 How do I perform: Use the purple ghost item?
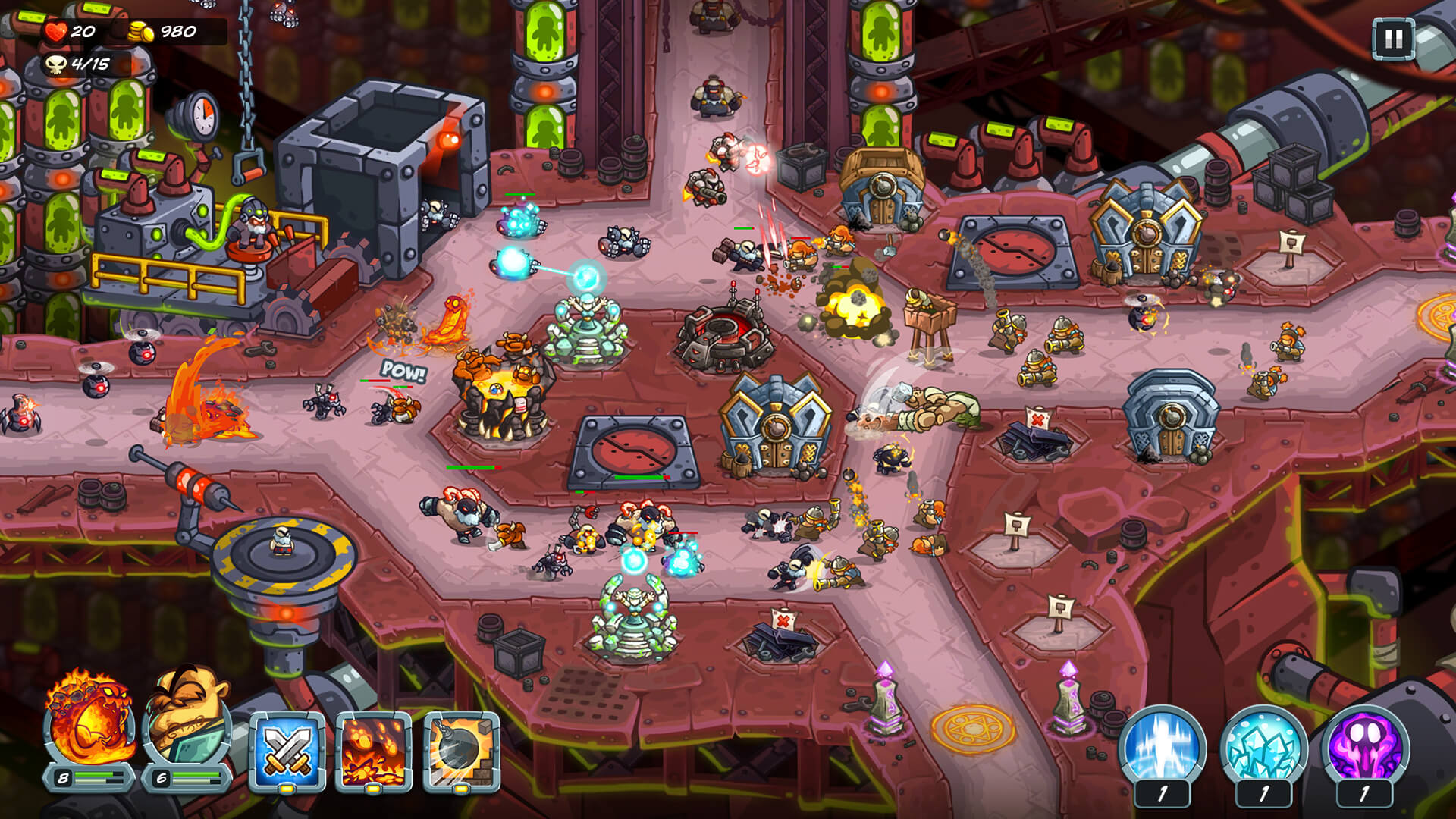[x=1364, y=747]
